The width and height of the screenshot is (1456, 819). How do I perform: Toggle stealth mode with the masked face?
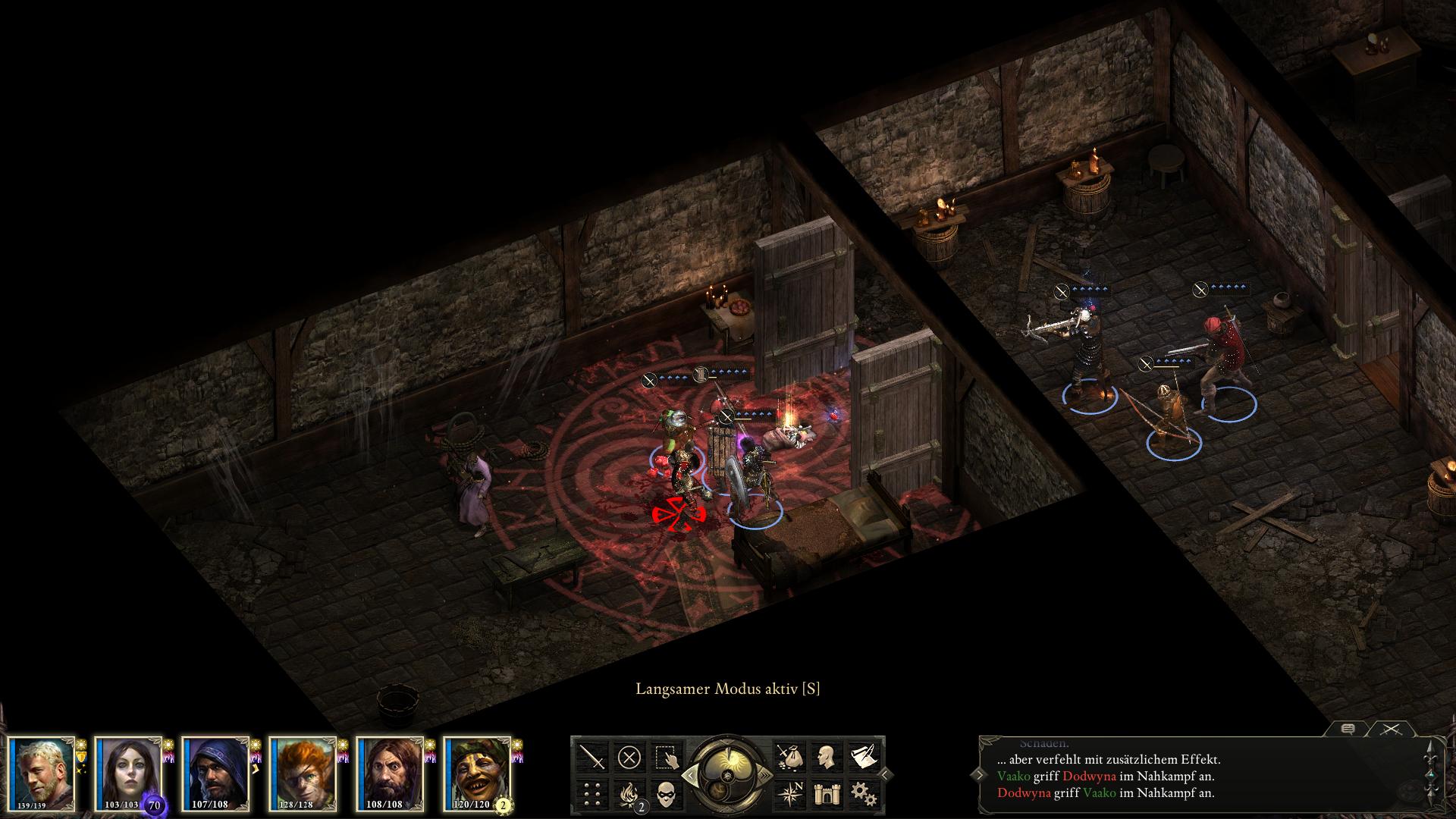pyautogui.click(x=667, y=794)
